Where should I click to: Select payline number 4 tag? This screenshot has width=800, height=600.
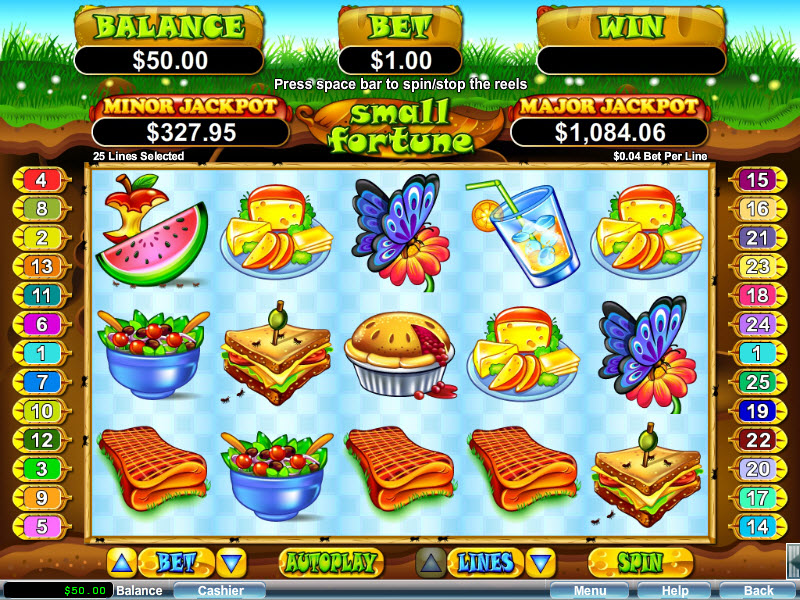pos(42,181)
